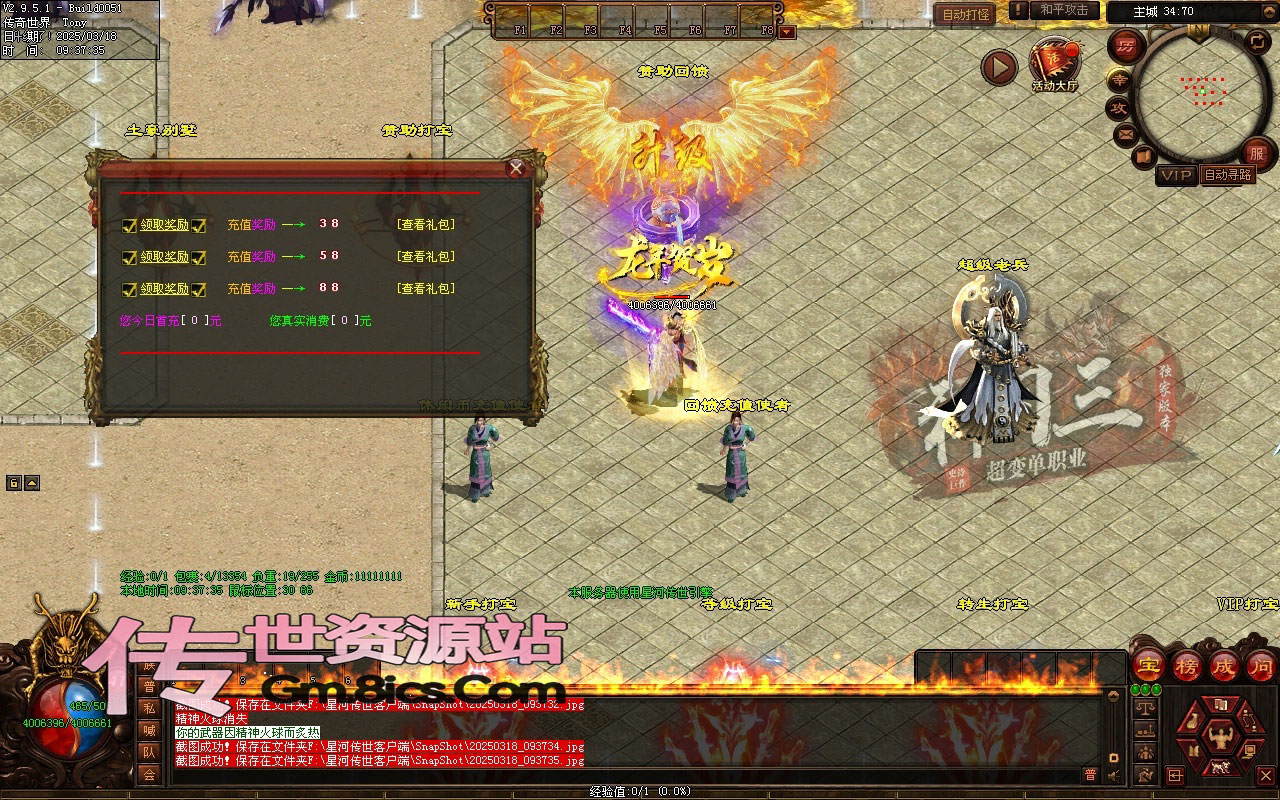Viewport: 1280px width, 800px height.
Task: View the gift pack for 58 recharge
Action: click(426, 257)
